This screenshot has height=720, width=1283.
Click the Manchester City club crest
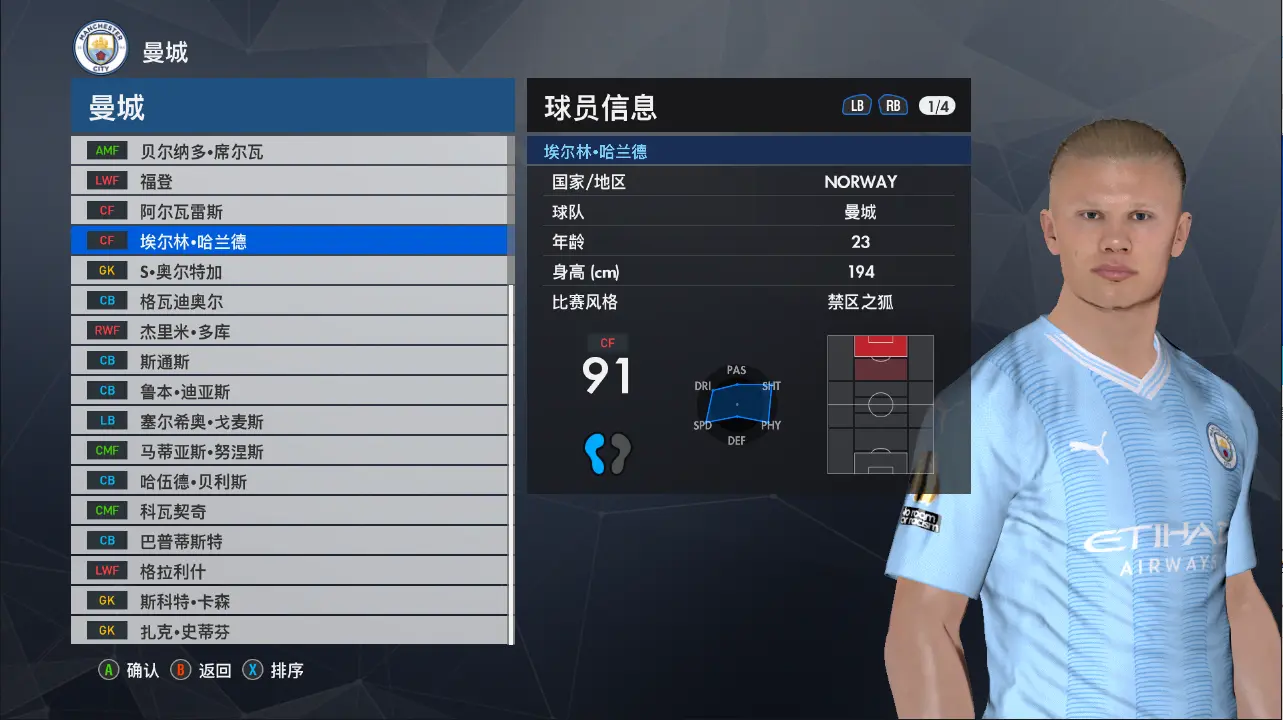(101, 49)
